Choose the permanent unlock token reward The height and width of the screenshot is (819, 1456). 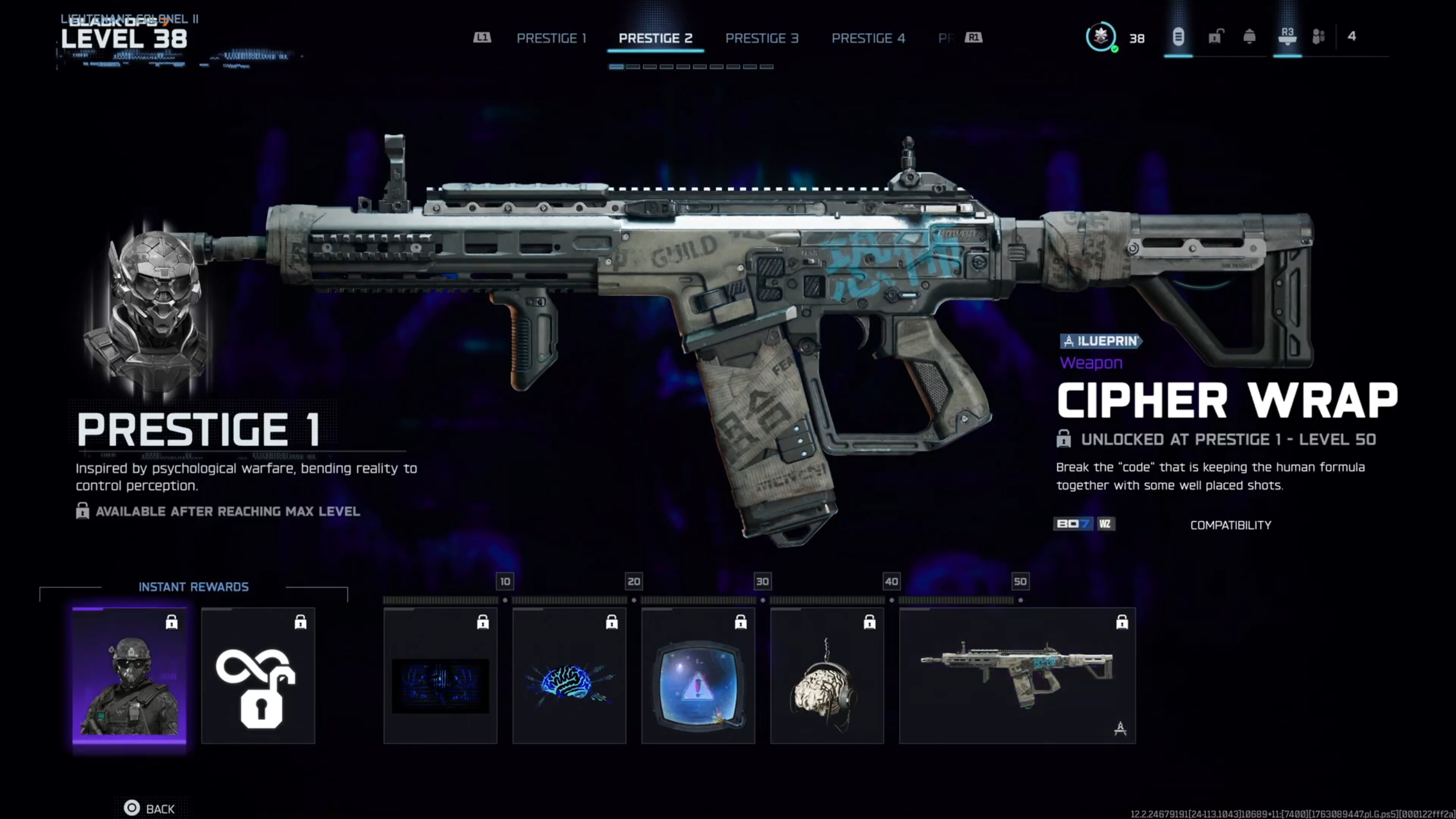258,676
